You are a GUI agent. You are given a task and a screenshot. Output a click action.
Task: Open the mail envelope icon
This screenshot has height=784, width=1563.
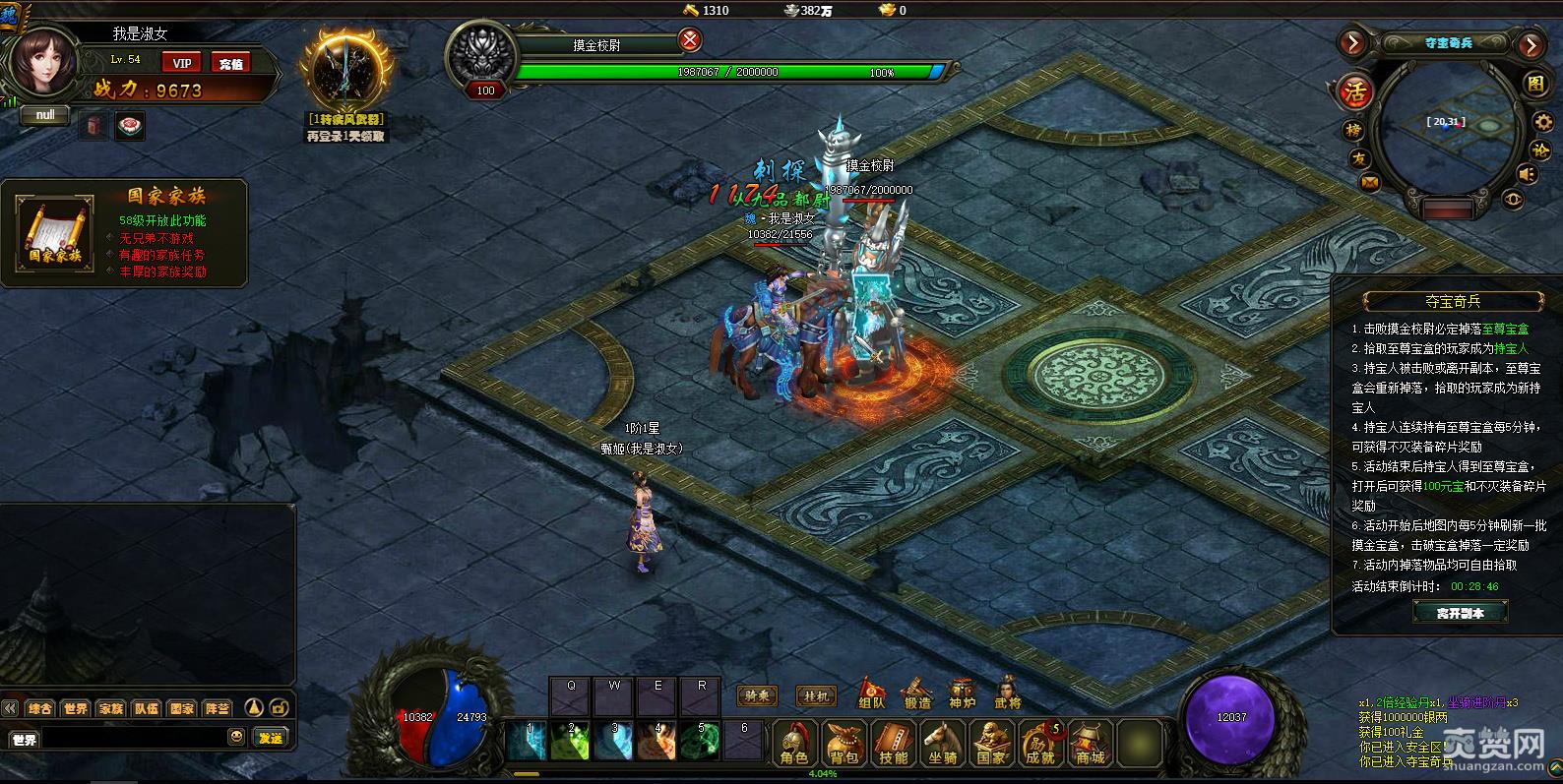[x=1370, y=182]
